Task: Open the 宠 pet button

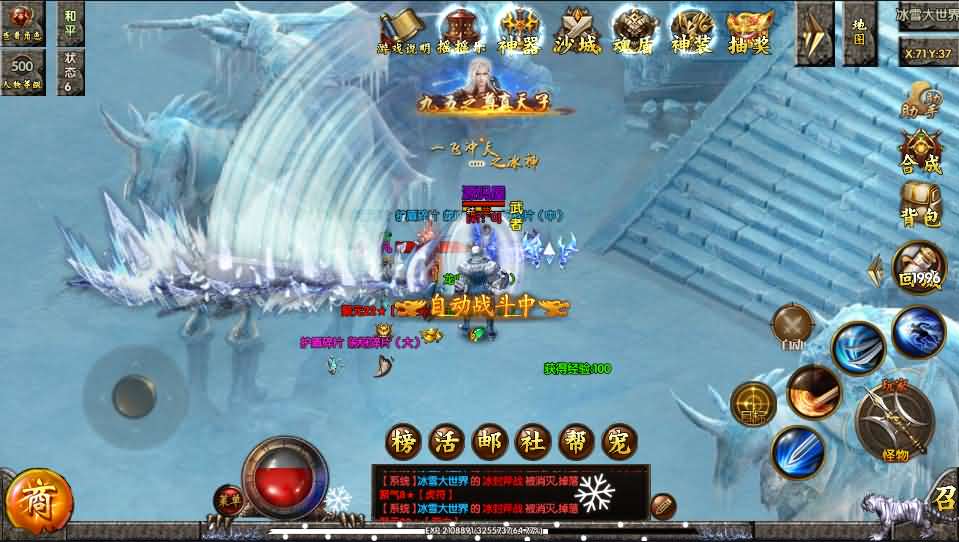Action: pyautogui.click(x=620, y=441)
